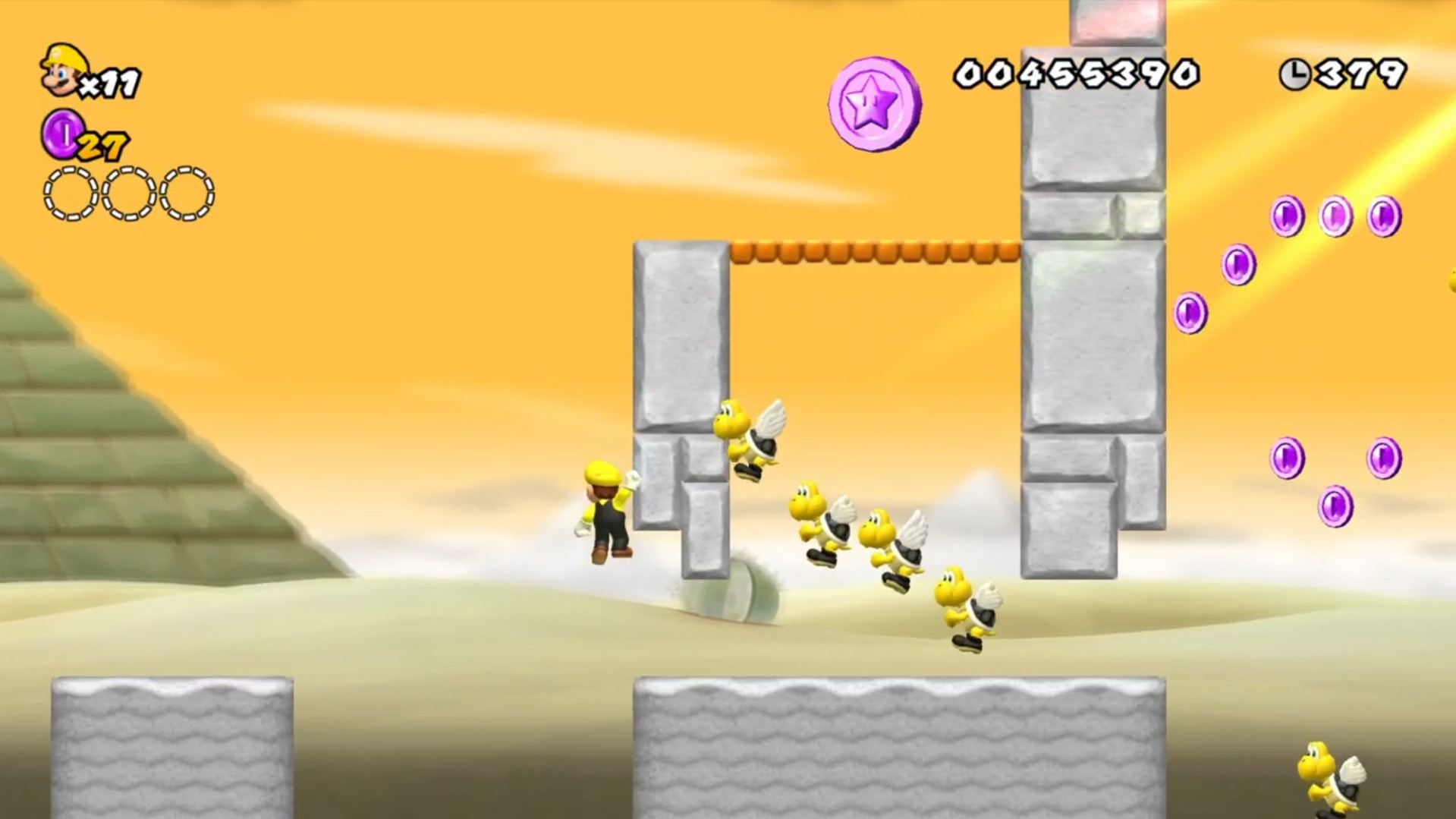
Task: Toggle the first dashed Star Coin circle
Action: [x=67, y=194]
